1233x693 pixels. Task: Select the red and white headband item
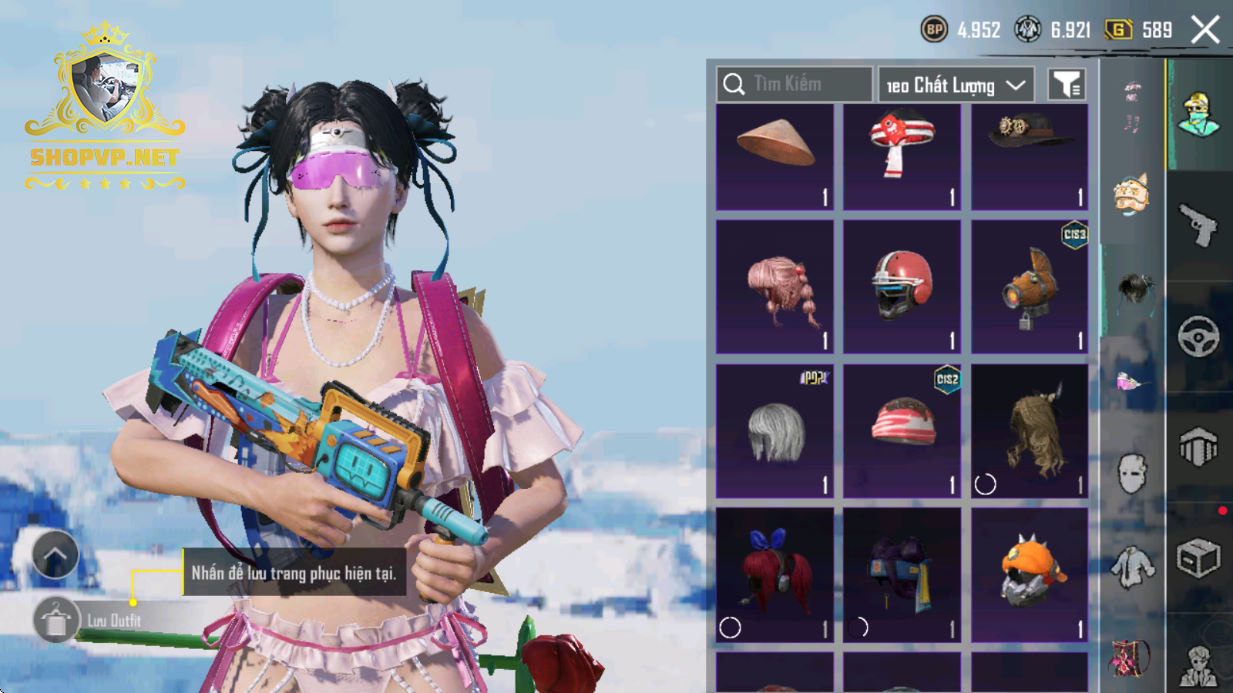point(902,157)
